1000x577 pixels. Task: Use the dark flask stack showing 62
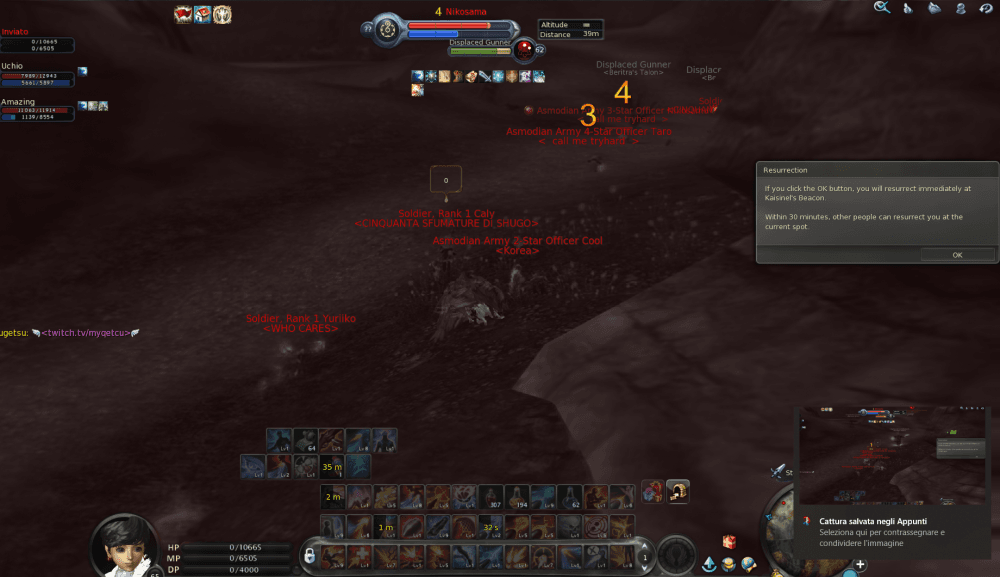pos(568,496)
